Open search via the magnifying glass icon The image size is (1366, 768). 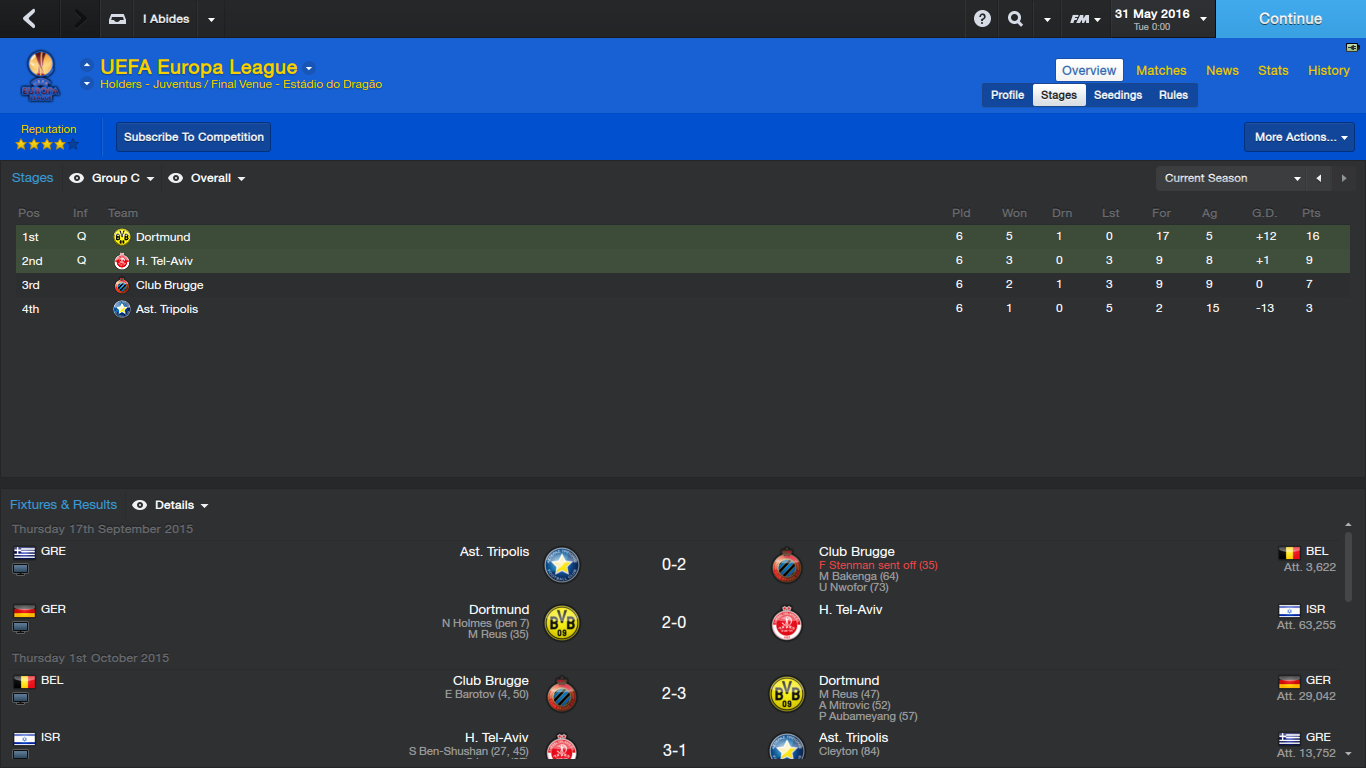point(1015,18)
